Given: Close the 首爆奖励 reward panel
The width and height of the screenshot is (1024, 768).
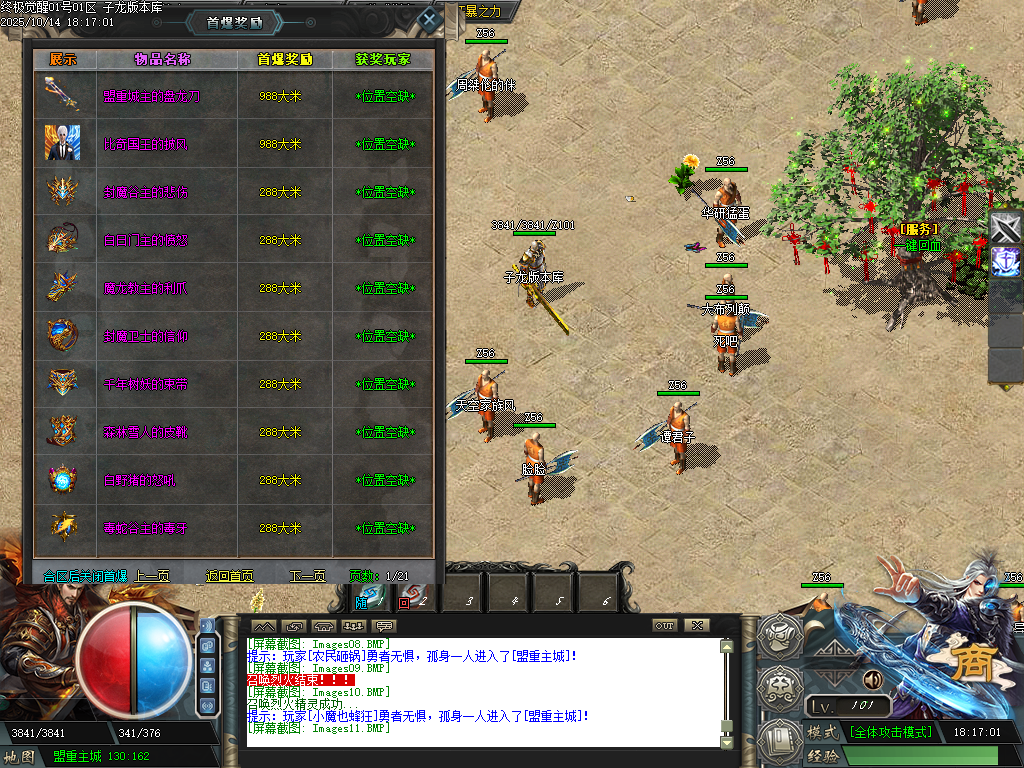Looking at the screenshot, I should [429, 19].
